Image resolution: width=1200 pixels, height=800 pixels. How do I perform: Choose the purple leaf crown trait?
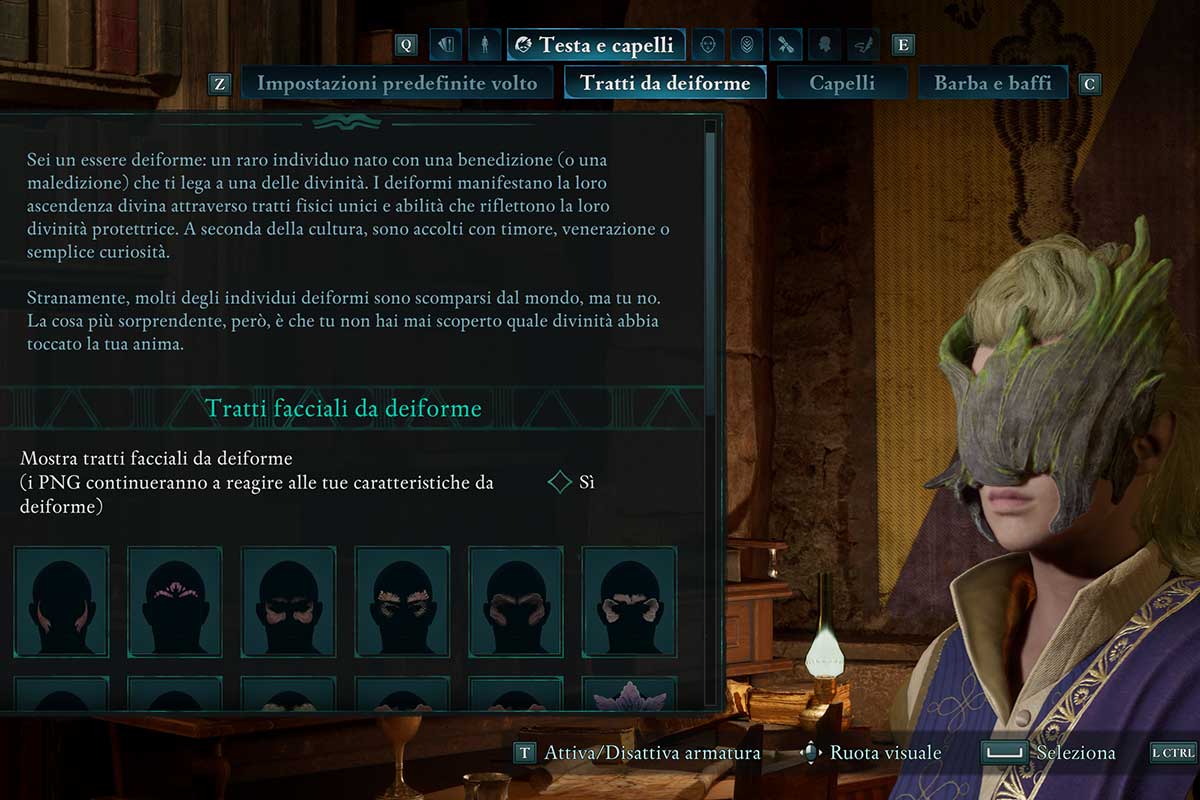point(629,694)
